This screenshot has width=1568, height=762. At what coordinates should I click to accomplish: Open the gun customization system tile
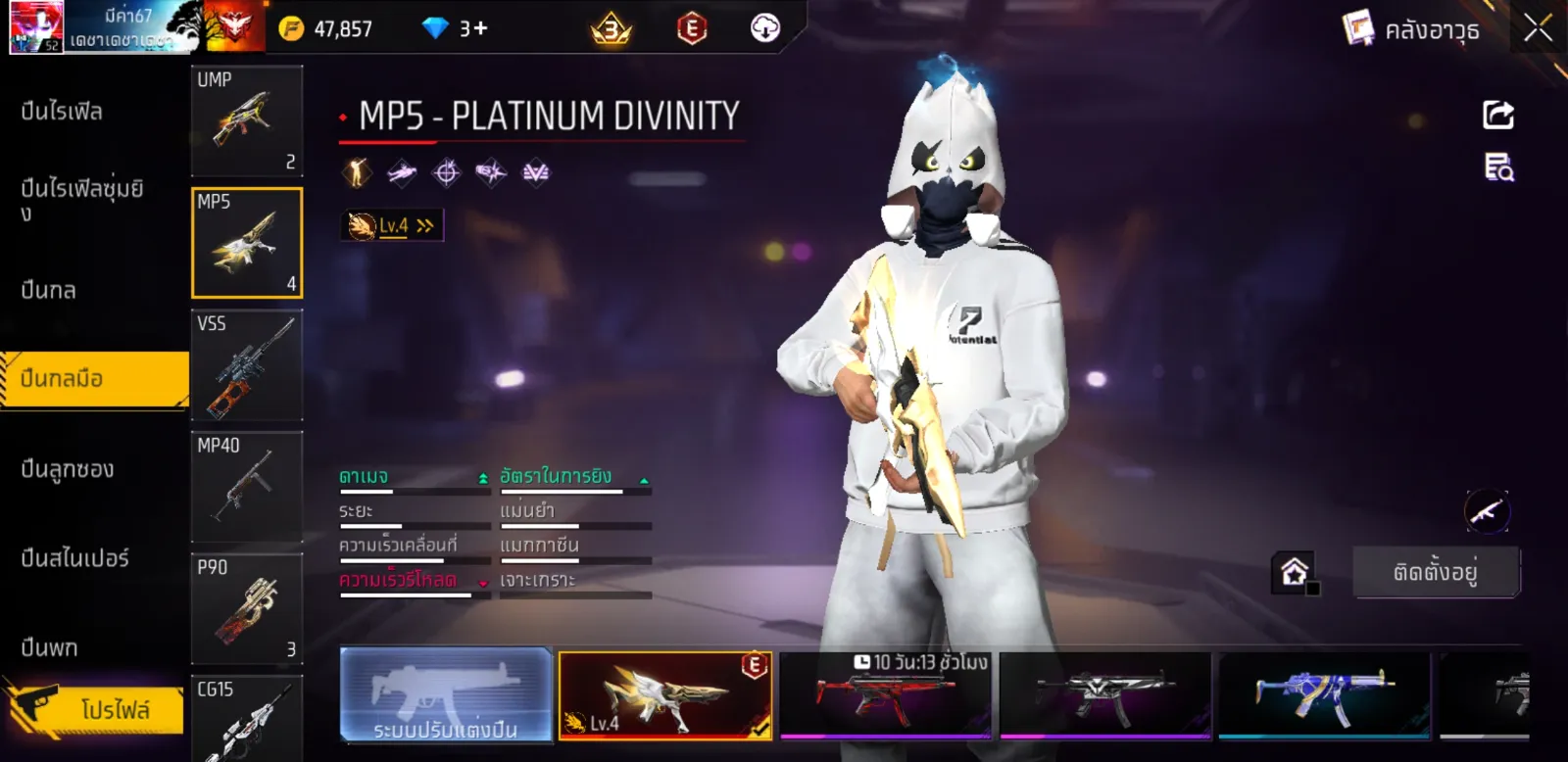click(x=446, y=694)
